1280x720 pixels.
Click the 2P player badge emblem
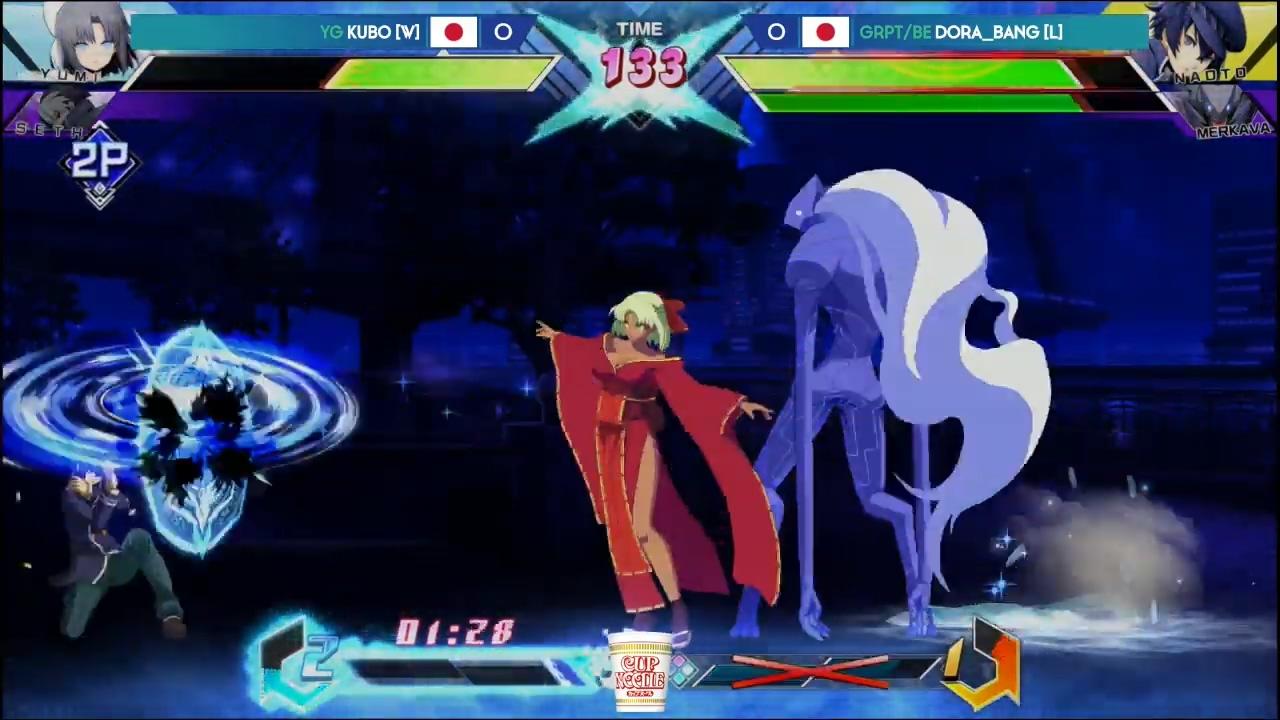[99, 163]
